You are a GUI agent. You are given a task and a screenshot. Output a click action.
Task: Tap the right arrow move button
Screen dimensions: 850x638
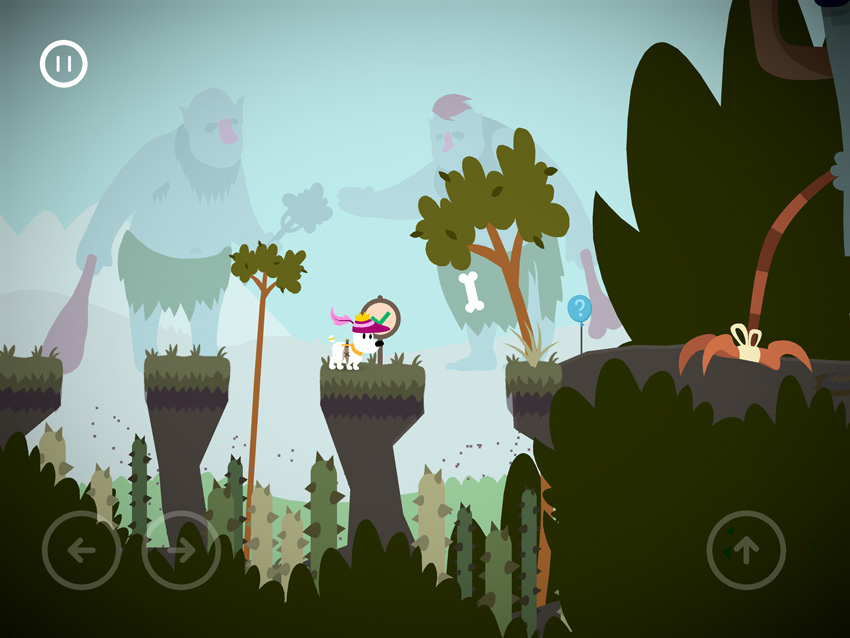tap(181, 550)
